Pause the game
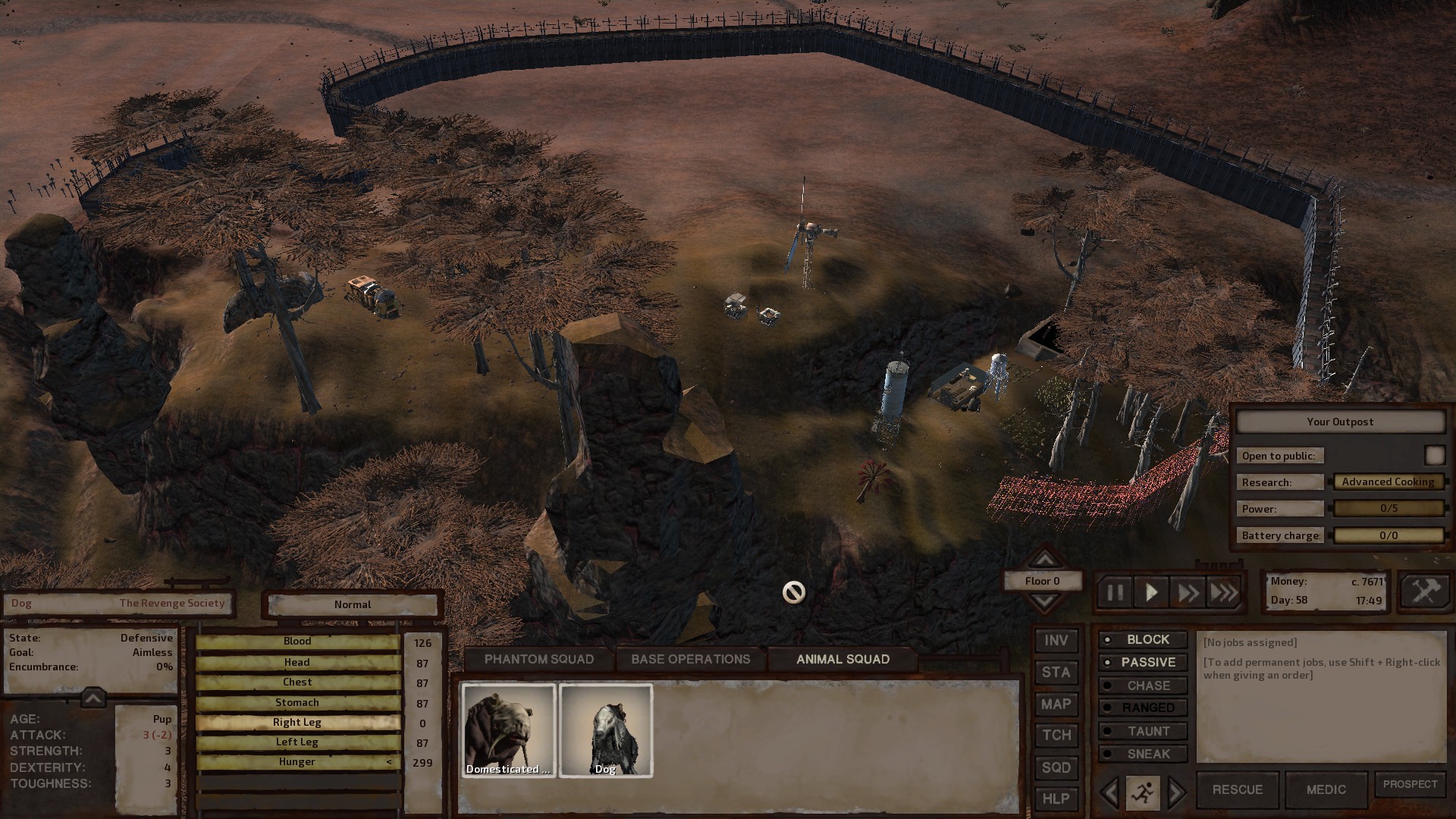The height and width of the screenshot is (819, 1456). coord(1115,592)
